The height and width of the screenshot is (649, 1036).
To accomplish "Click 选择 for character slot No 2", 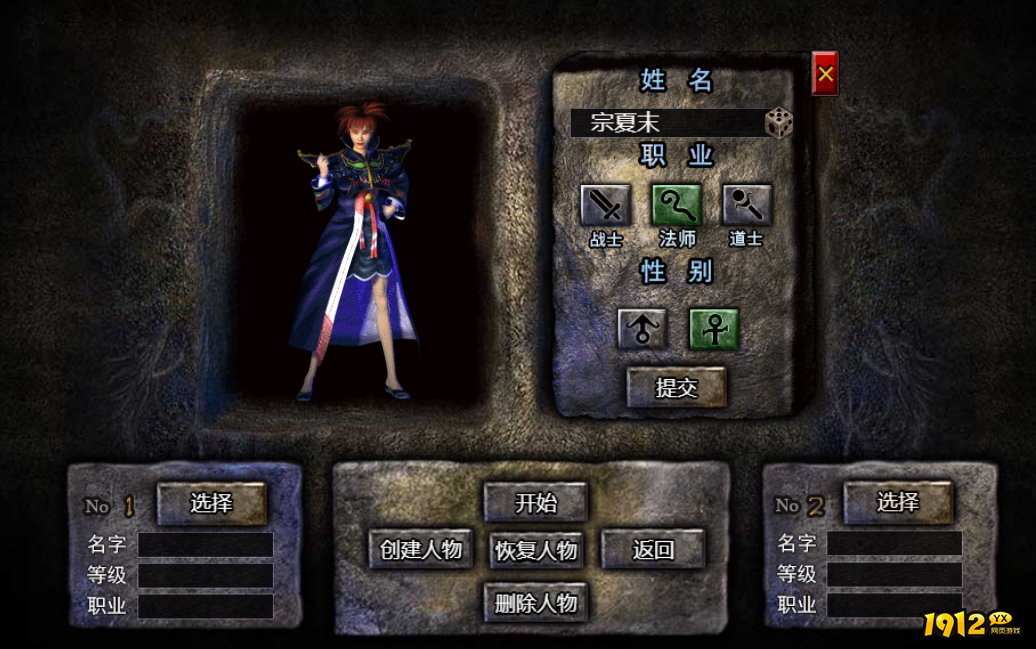I will [x=898, y=503].
